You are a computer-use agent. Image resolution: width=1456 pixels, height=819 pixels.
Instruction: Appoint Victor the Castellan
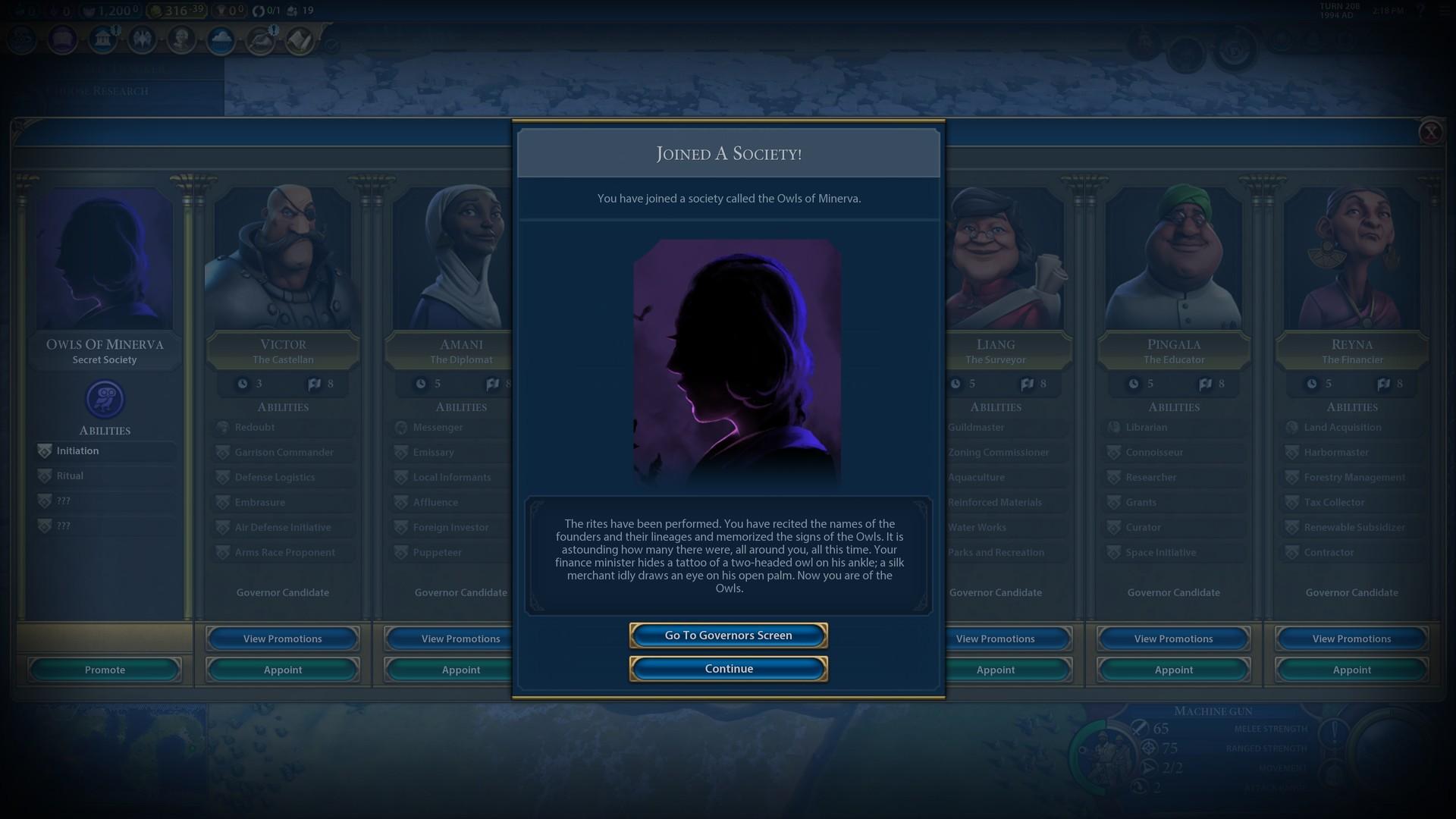pyautogui.click(x=282, y=670)
